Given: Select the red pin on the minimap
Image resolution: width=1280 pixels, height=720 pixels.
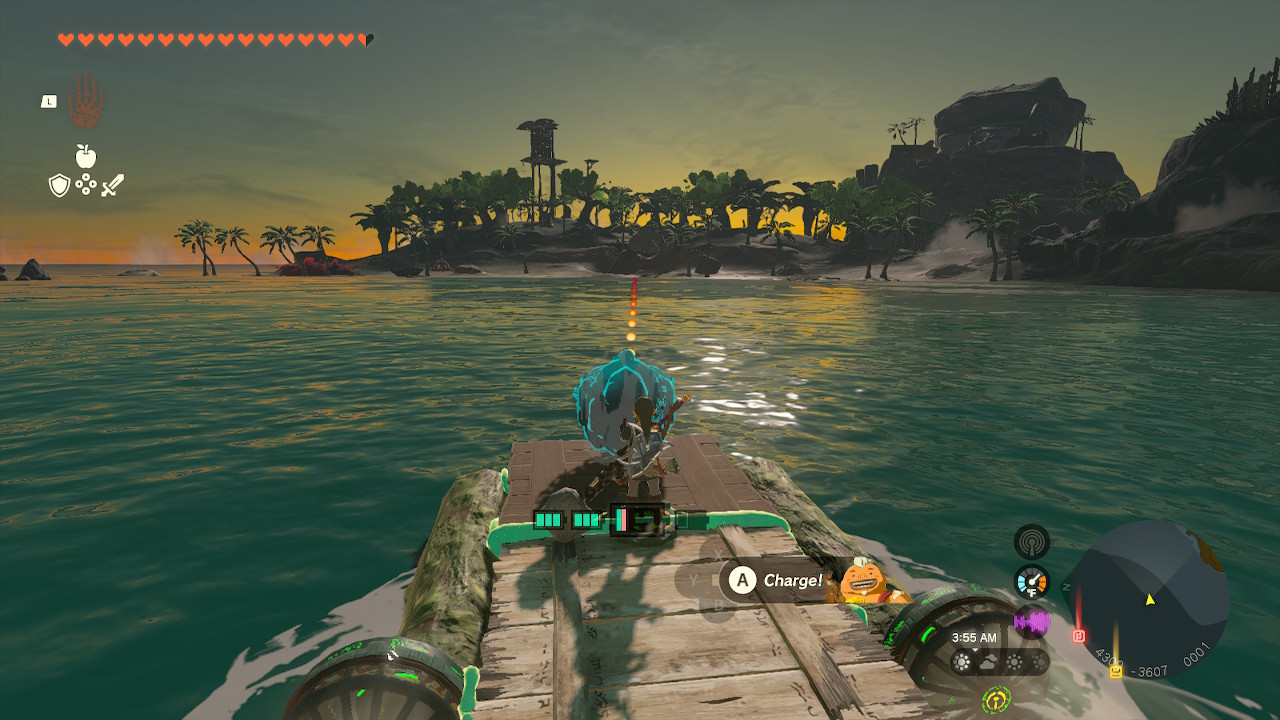Looking at the screenshot, I should point(1079,635).
